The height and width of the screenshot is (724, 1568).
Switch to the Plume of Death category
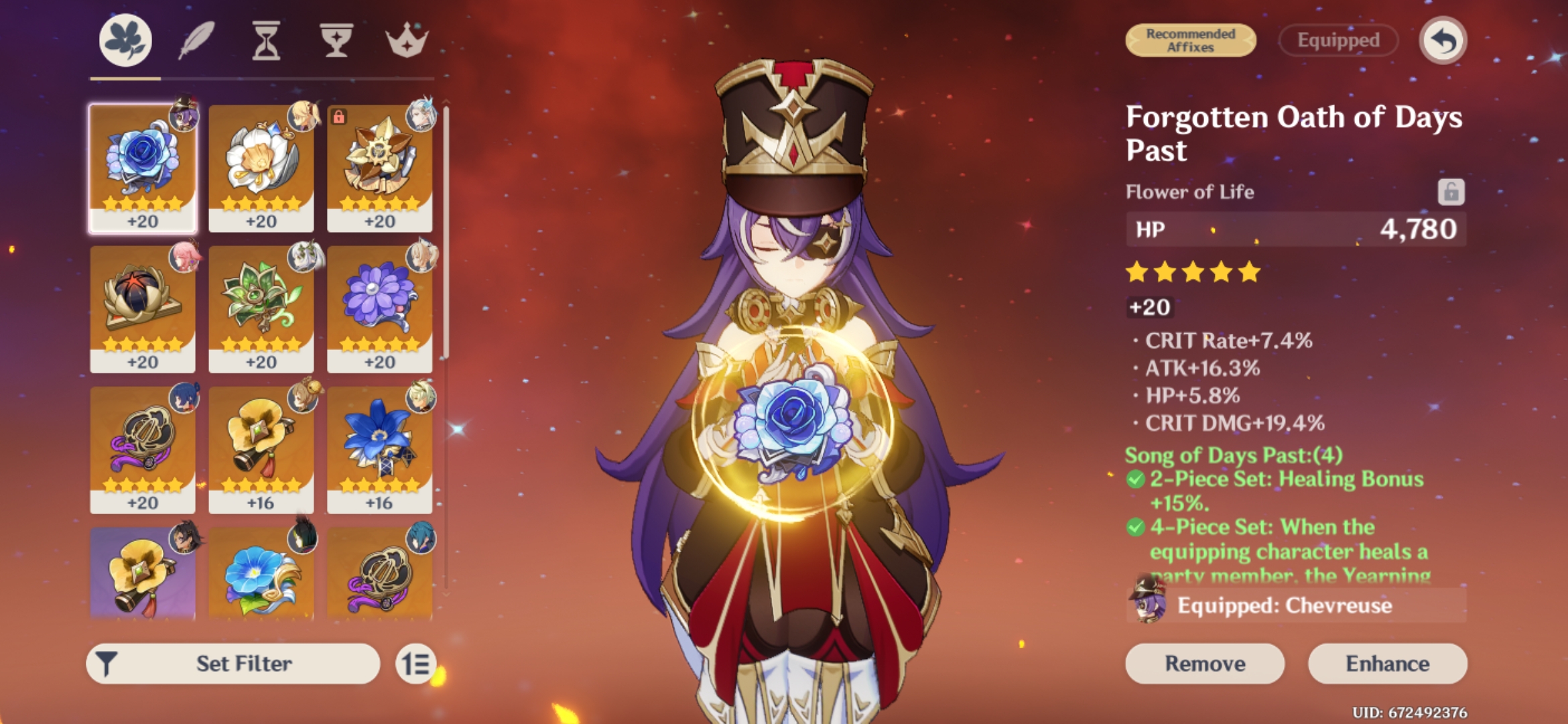click(196, 39)
